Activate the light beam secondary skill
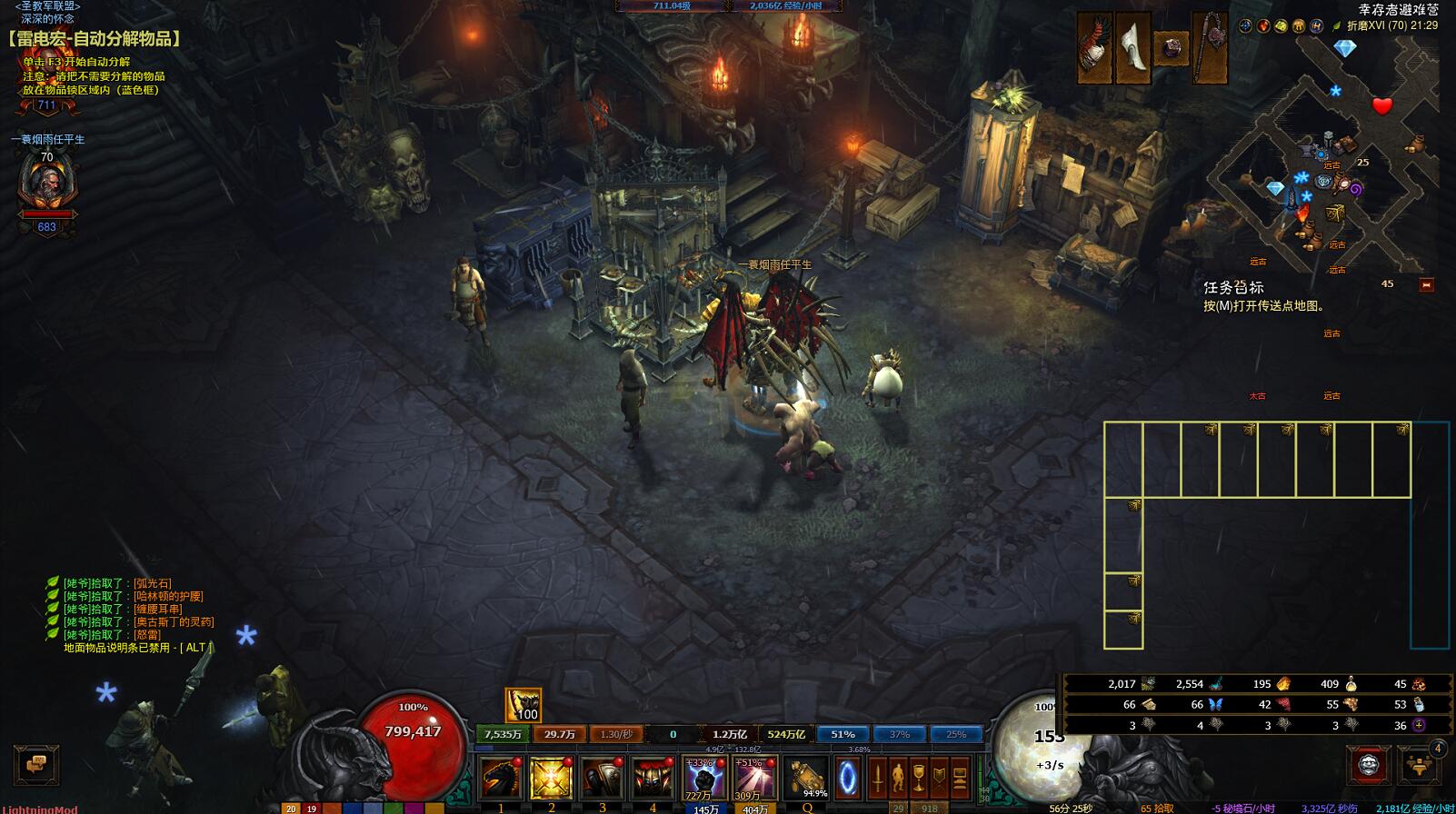1456x814 pixels. (754, 778)
